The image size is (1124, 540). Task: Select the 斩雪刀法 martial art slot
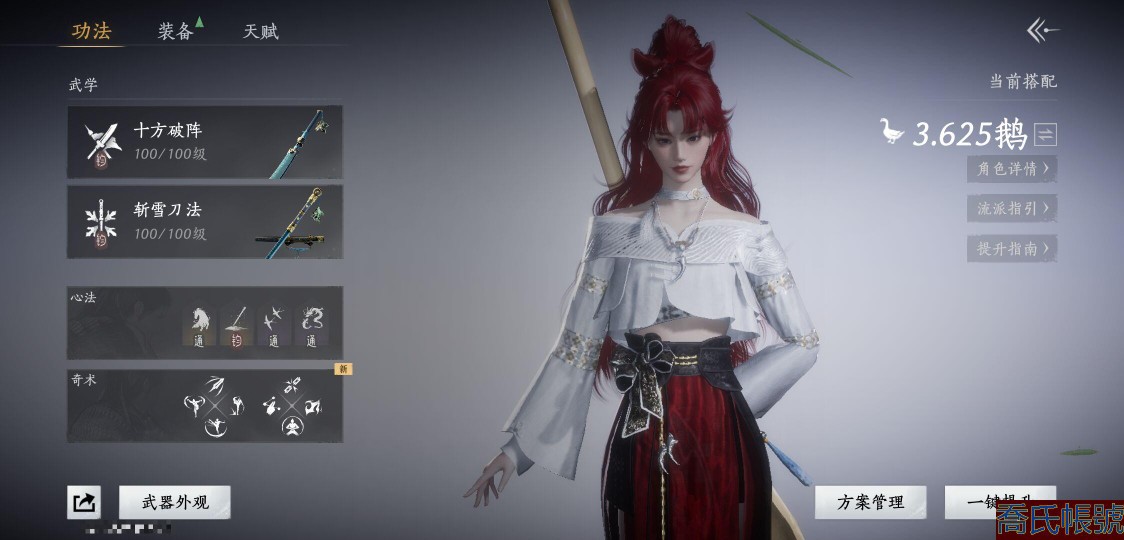coord(205,221)
